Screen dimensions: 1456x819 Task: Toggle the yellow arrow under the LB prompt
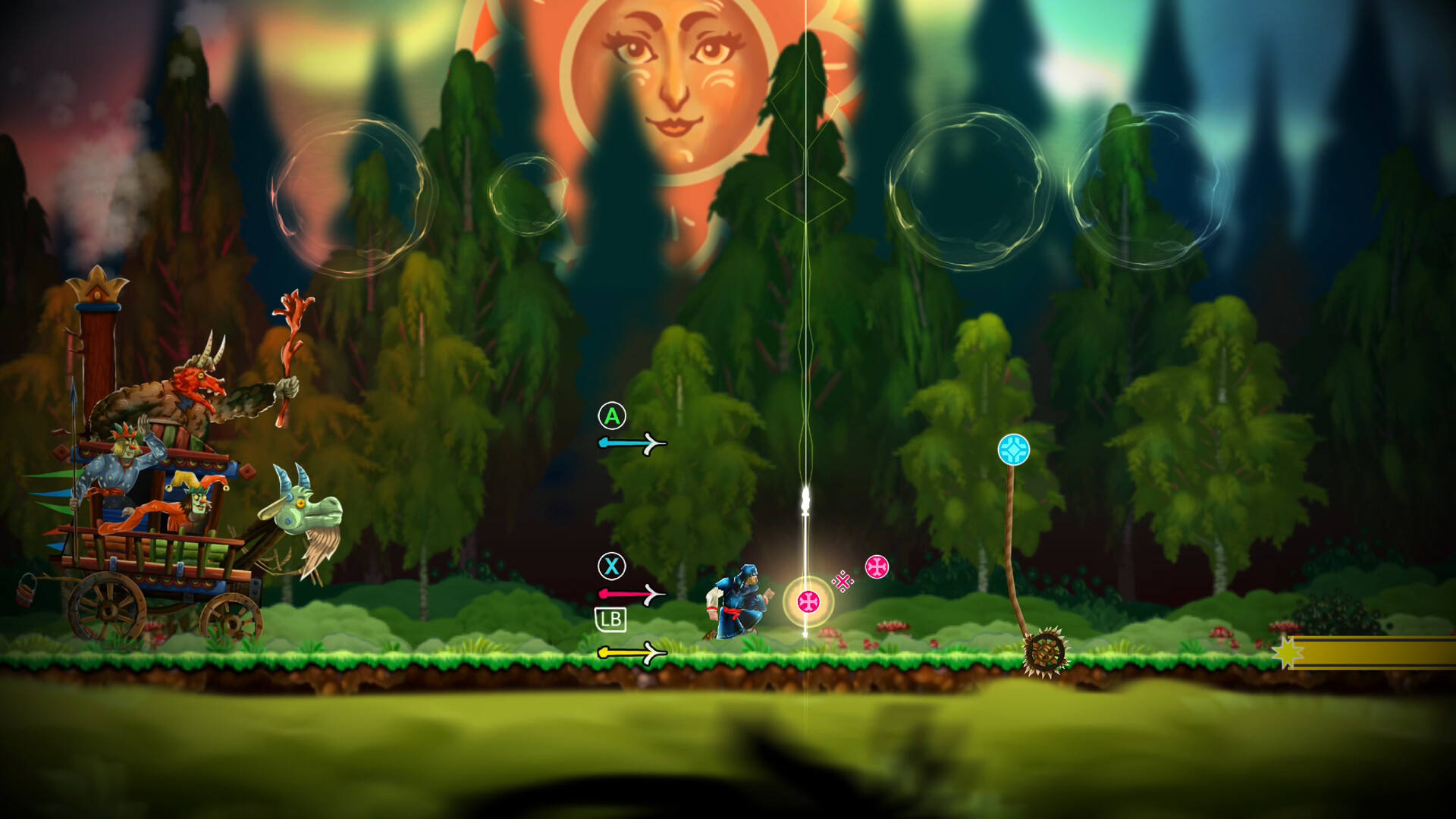click(629, 651)
